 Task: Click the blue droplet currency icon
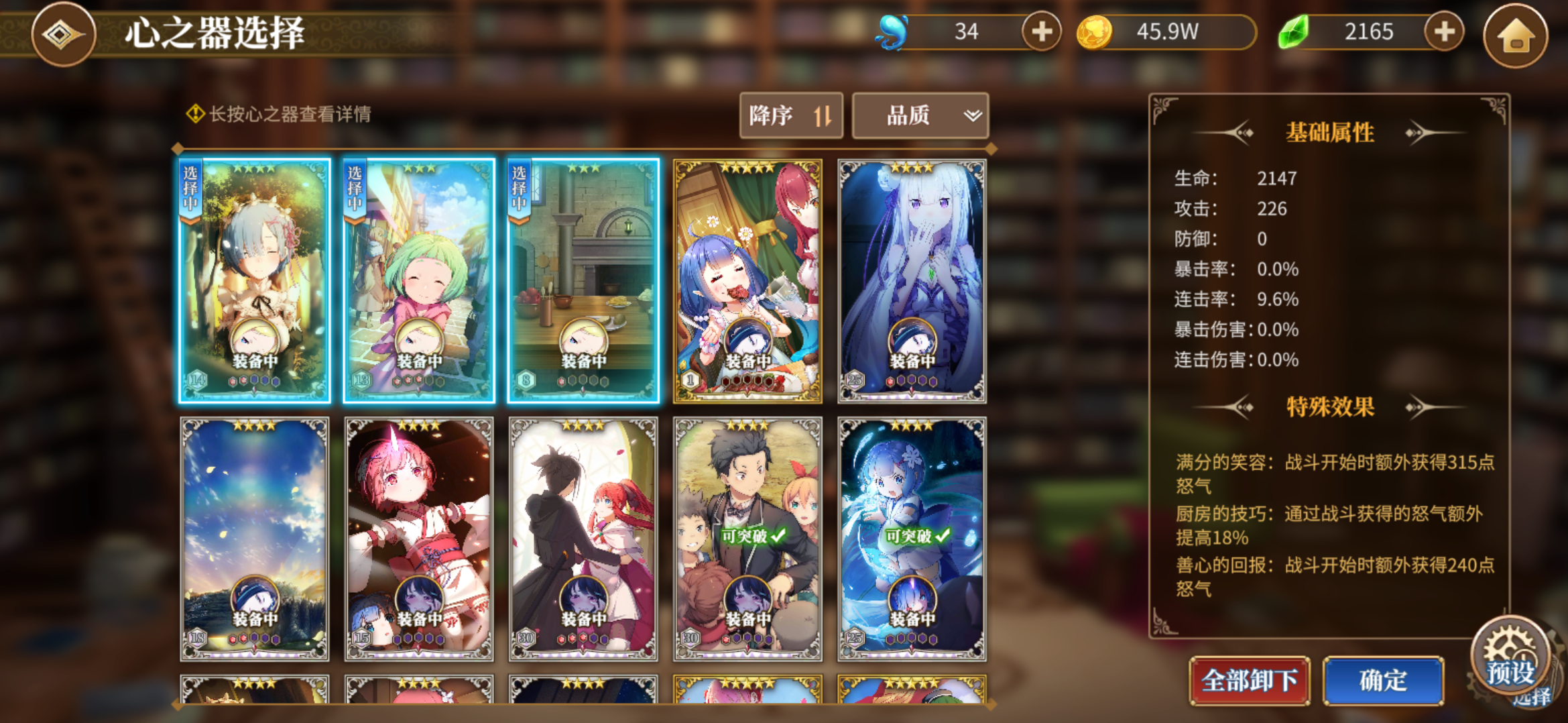point(892,30)
